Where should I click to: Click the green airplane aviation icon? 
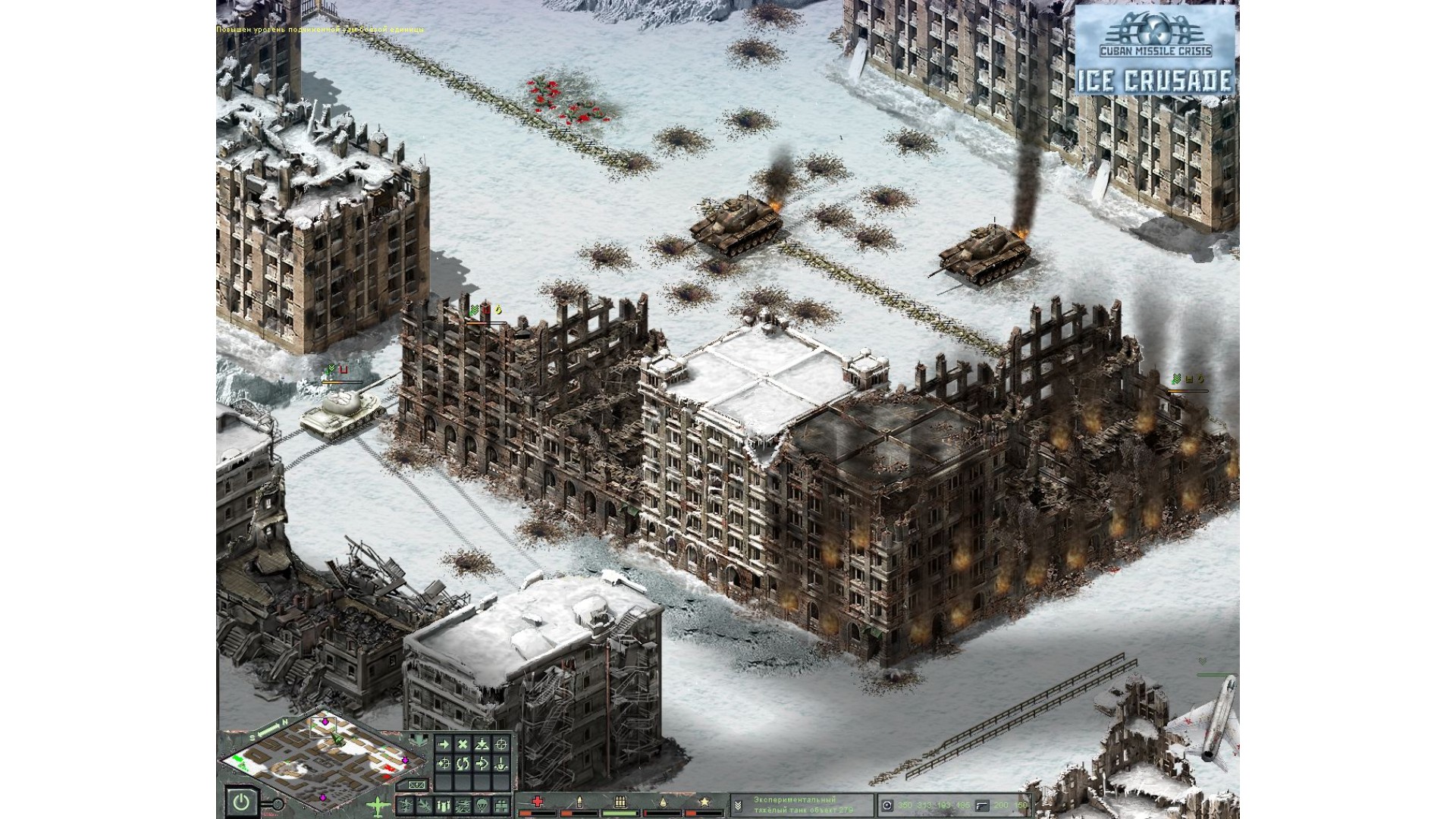tap(378, 806)
